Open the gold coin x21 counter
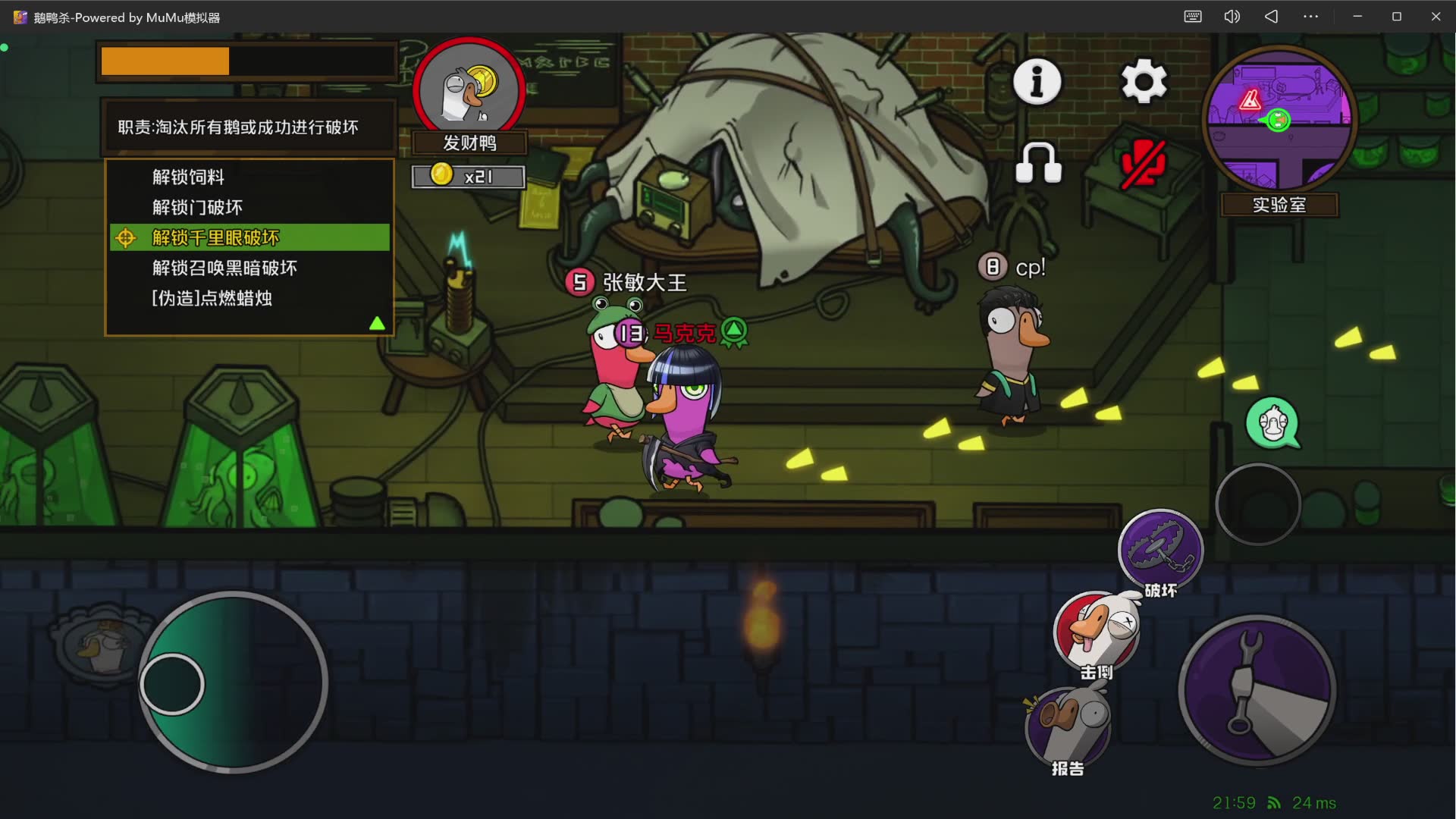The image size is (1456, 819). [468, 177]
